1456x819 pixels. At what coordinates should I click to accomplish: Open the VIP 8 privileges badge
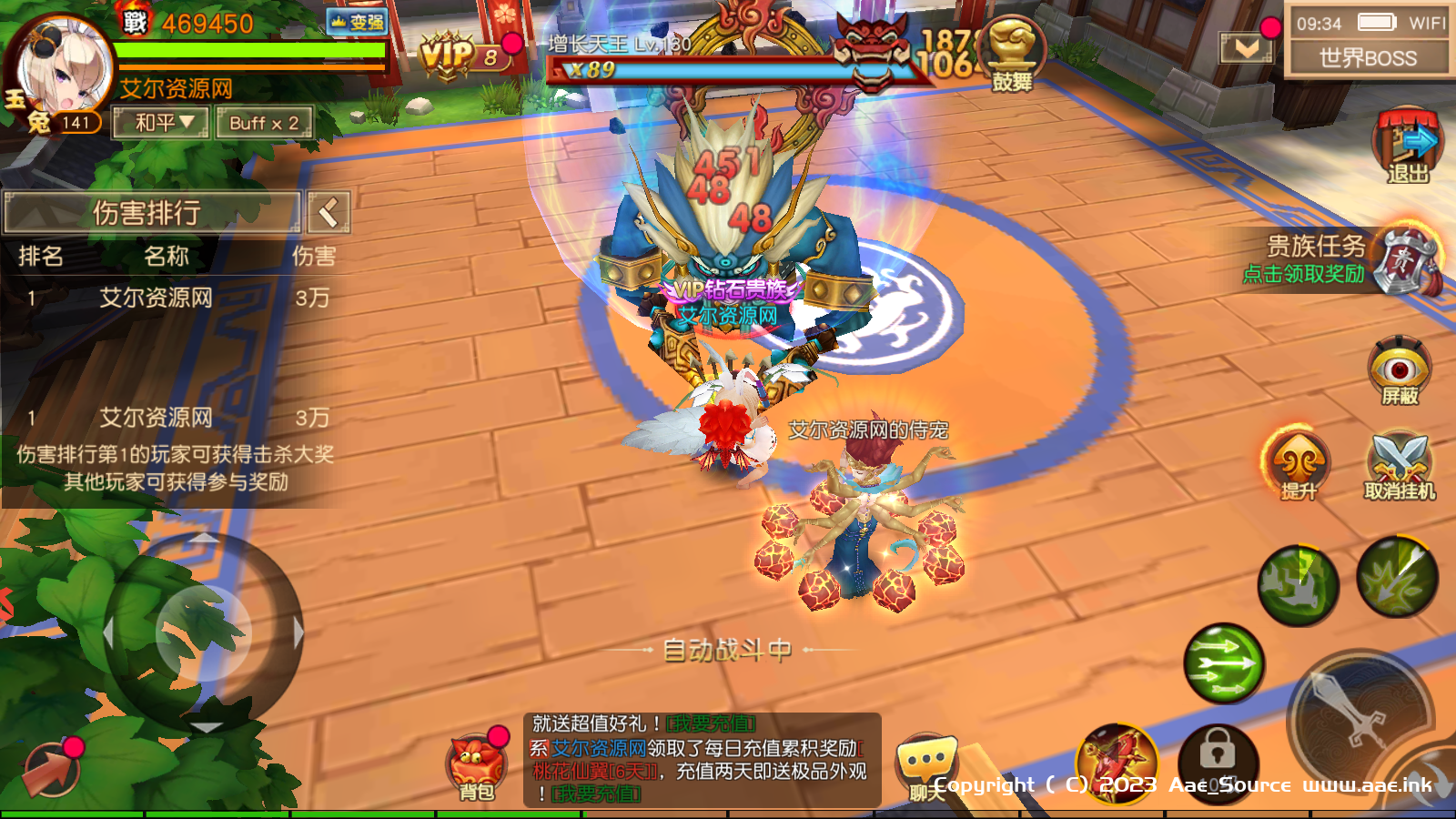460,55
